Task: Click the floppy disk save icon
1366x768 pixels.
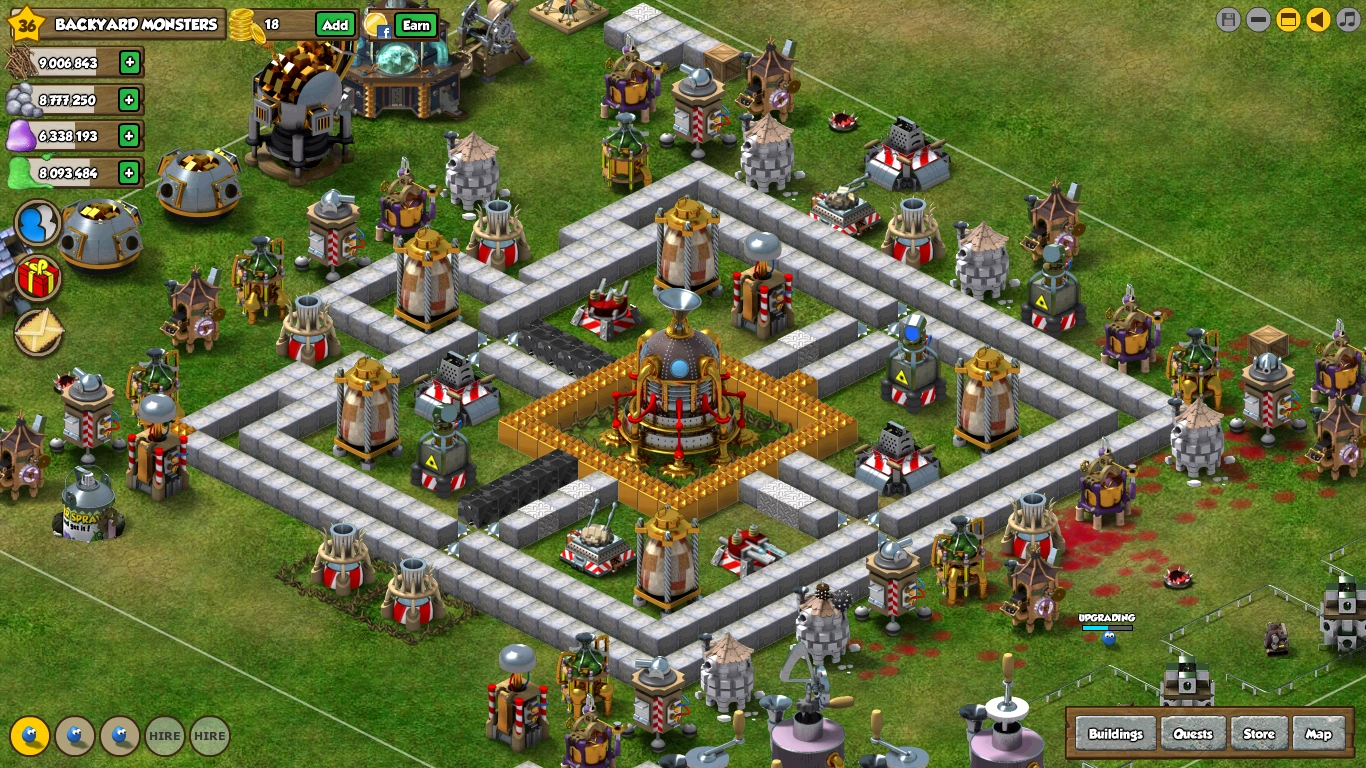Action: tap(1228, 19)
